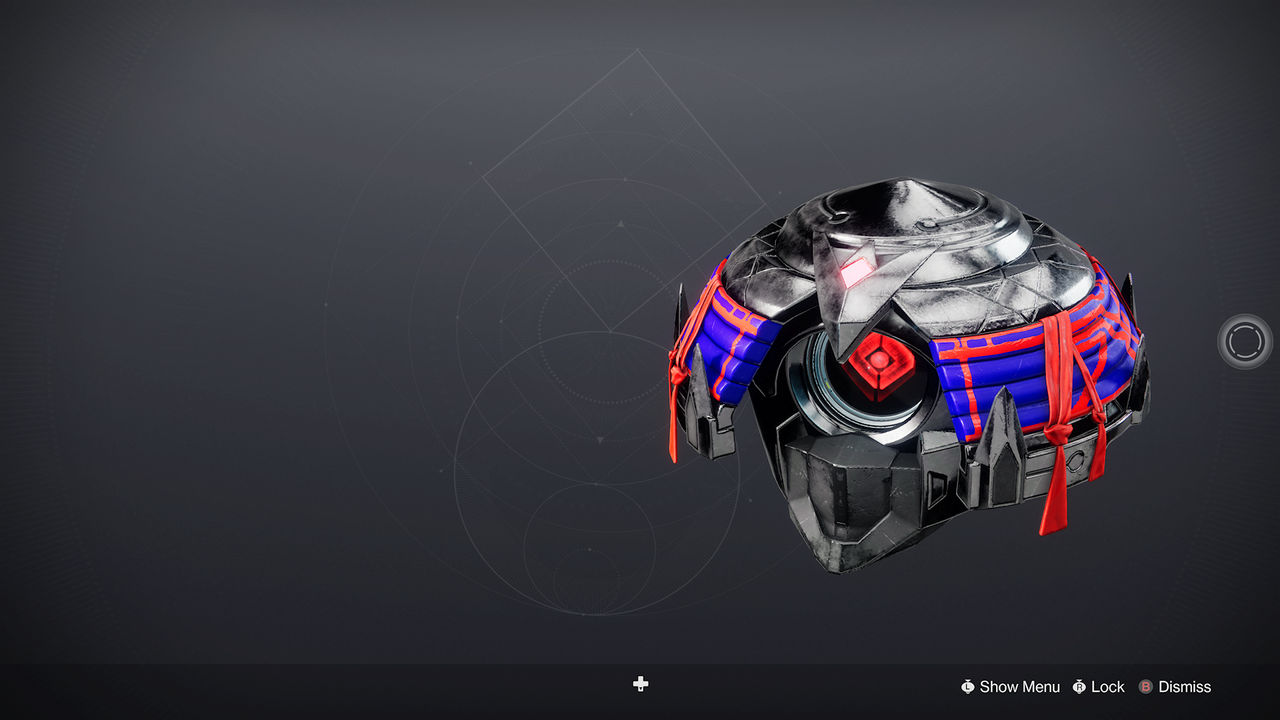Select the Show Menu option
The height and width of the screenshot is (720, 1280).
point(1019,687)
